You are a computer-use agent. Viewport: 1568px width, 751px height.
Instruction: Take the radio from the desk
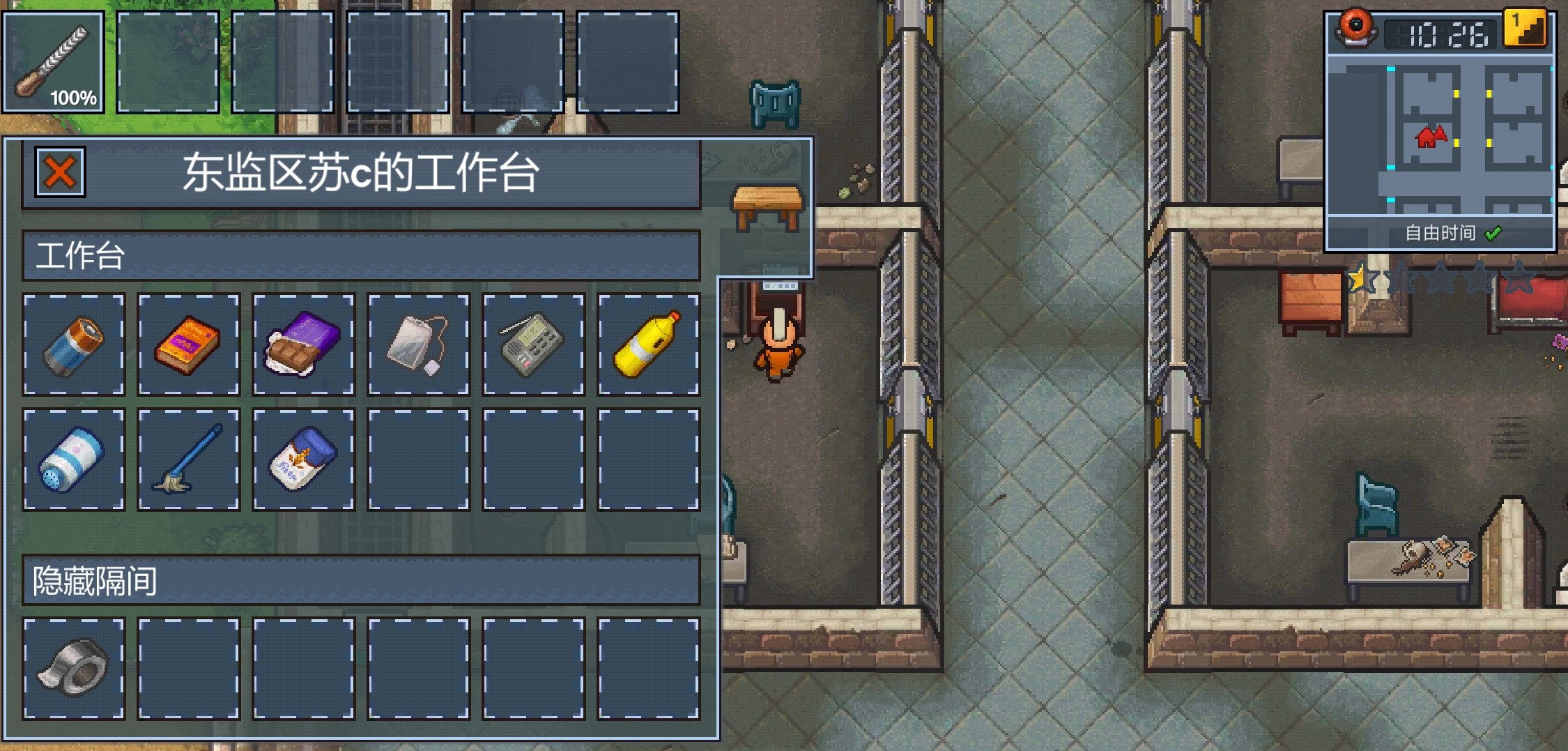pos(534,344)
